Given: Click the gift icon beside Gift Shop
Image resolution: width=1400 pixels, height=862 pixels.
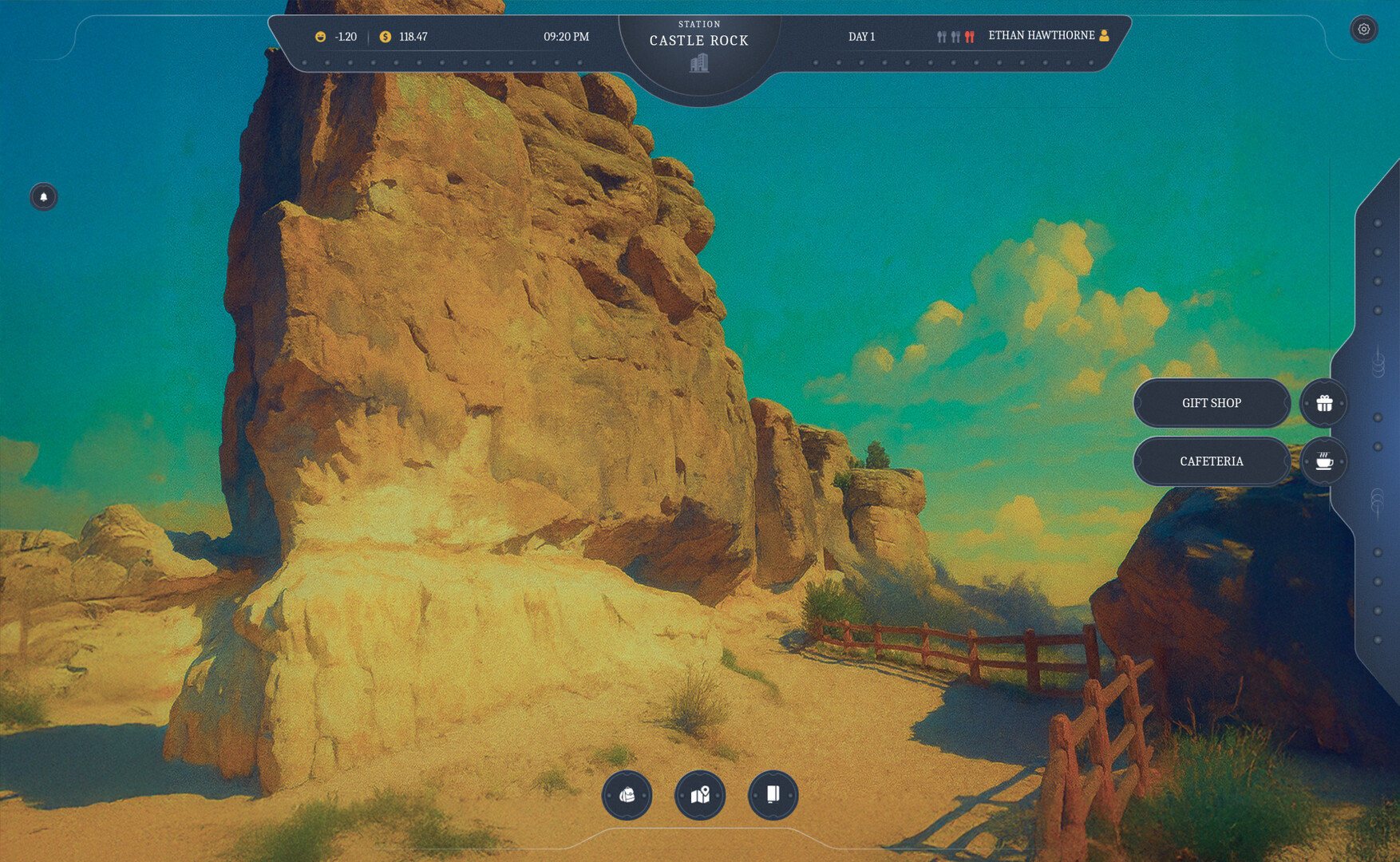Looking at the screenshot, I should pos(1324,403).
